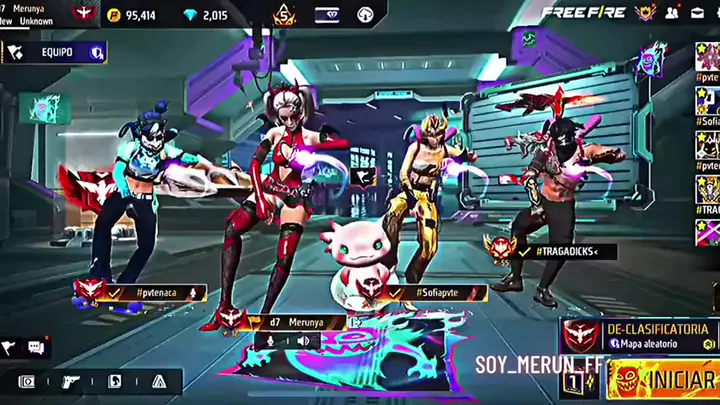The height and width of the screenshot is (405, 720).
Task: Open the flag icon above the toolbar
Action: [10, 348]
